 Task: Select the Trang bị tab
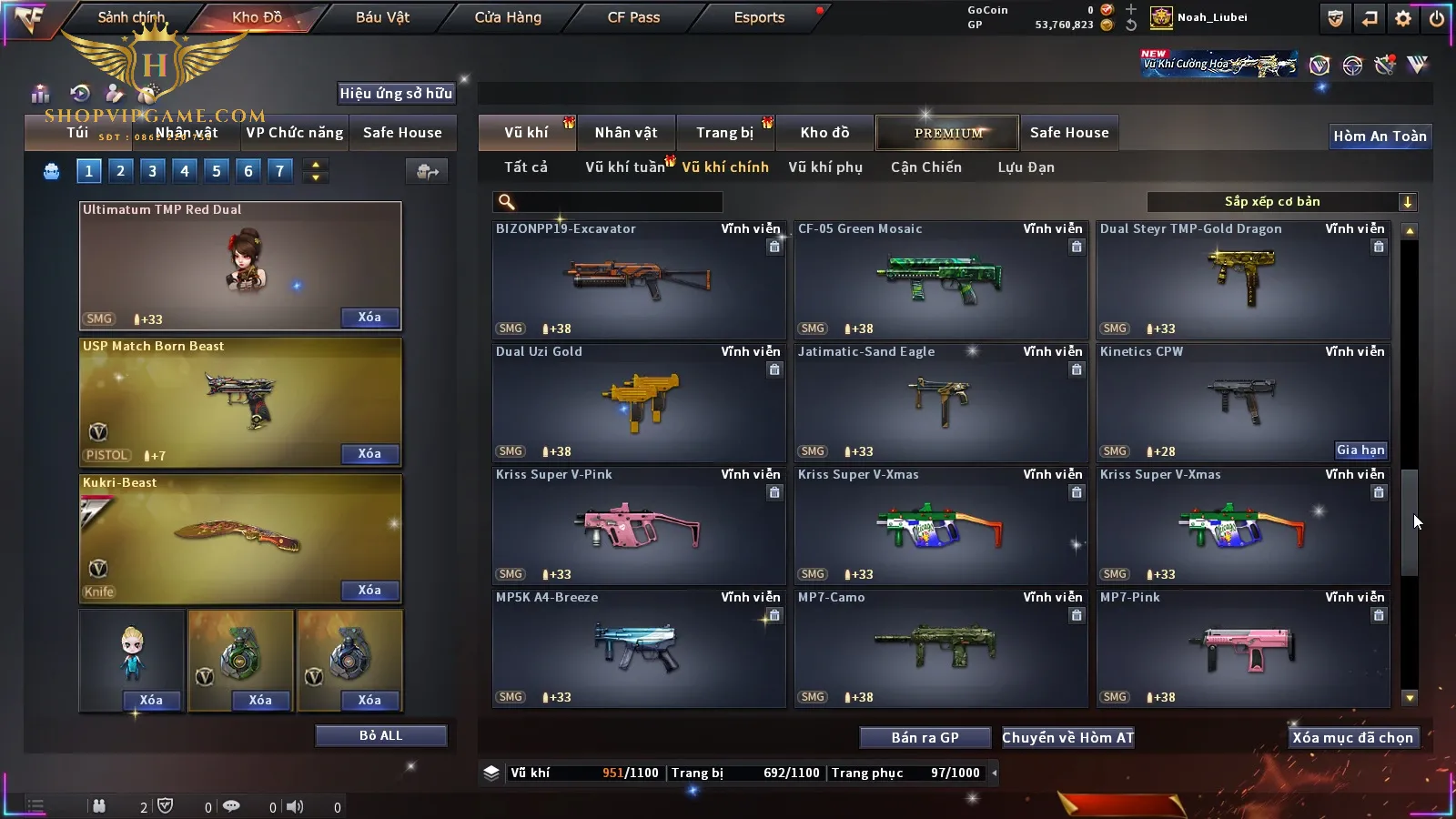(724, 133)
